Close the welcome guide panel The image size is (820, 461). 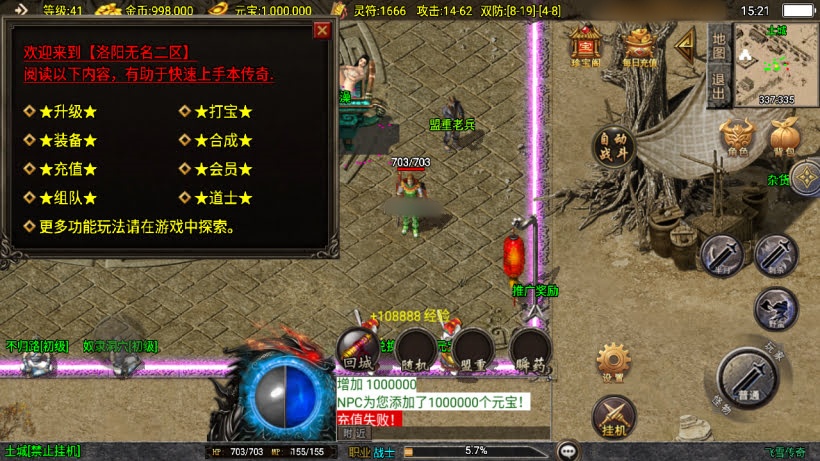click(x=322, y=30)
